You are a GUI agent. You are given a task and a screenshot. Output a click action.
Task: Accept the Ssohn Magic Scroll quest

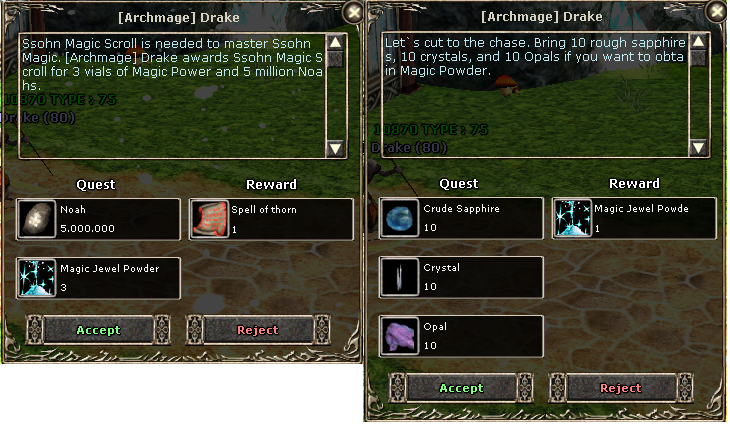pos(98,330)
